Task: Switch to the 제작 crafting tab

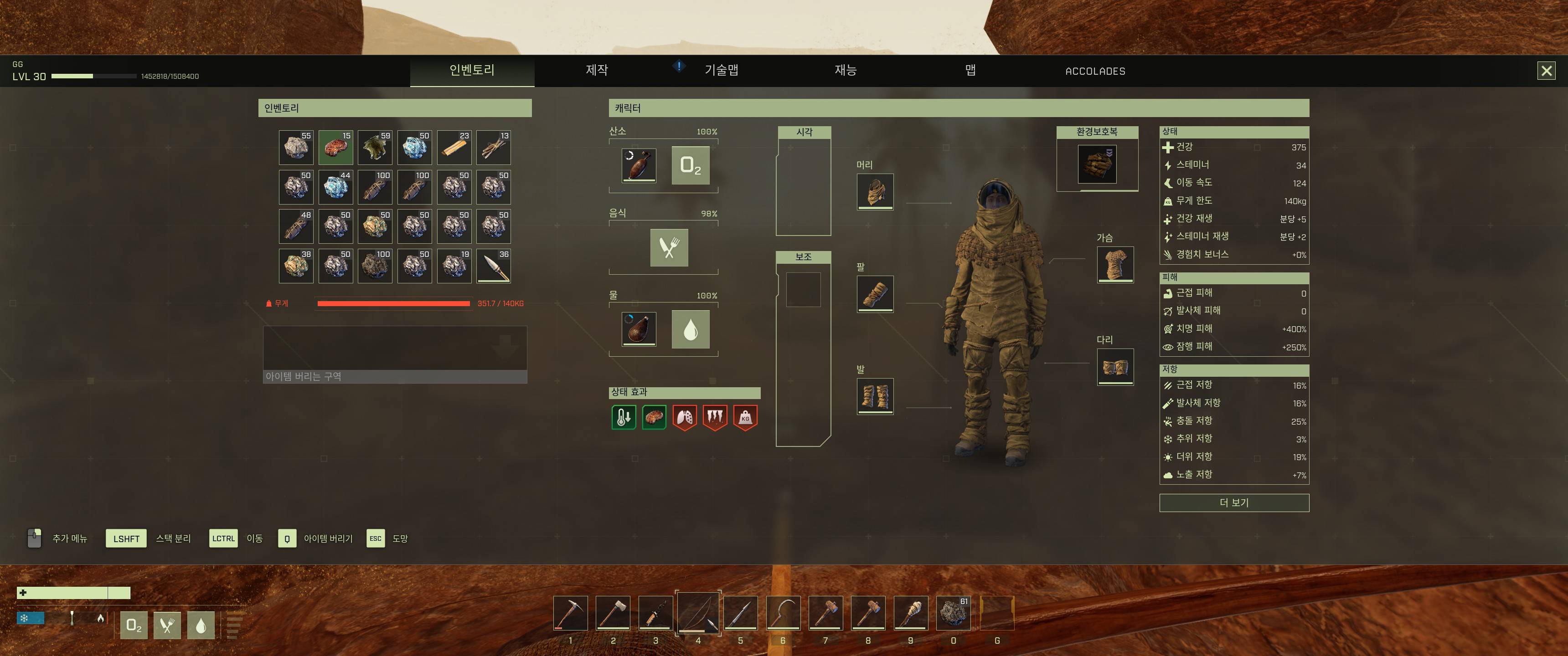Action: (597, 71)
